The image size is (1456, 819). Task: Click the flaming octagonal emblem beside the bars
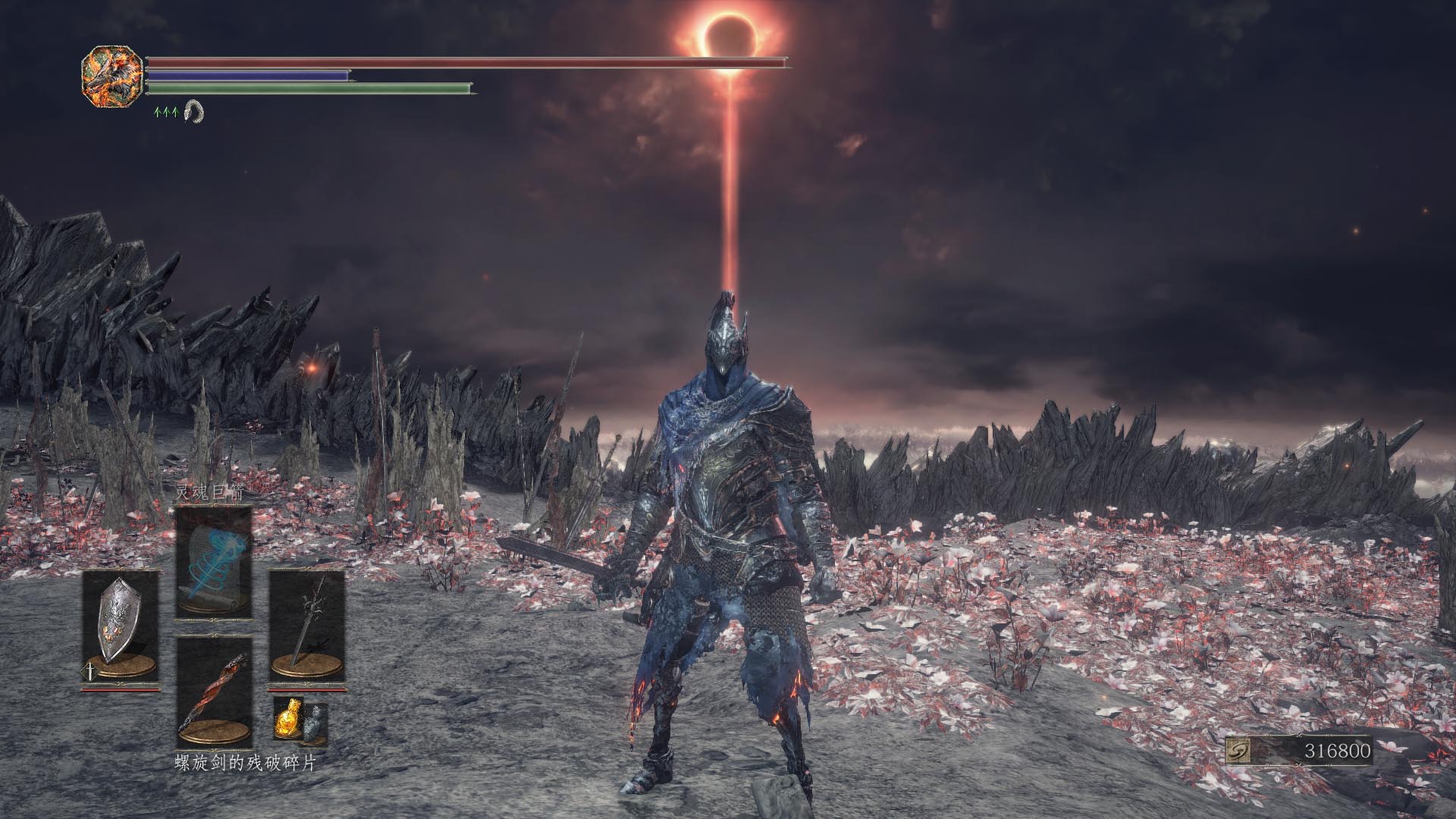pyautogui.click(x=112, y=76)
